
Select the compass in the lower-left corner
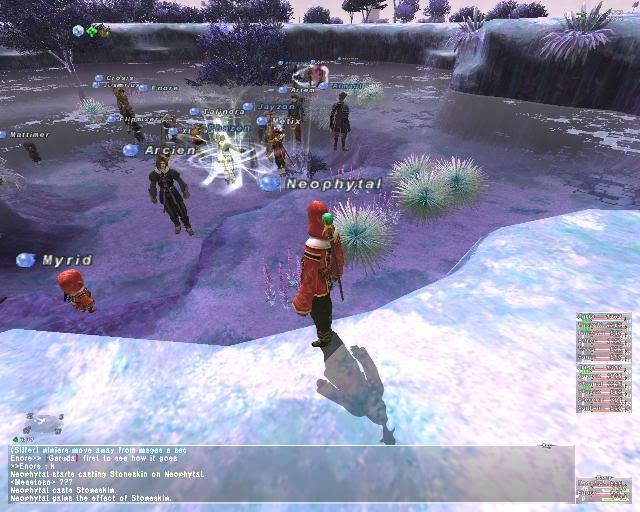click(x=44, y=422)
